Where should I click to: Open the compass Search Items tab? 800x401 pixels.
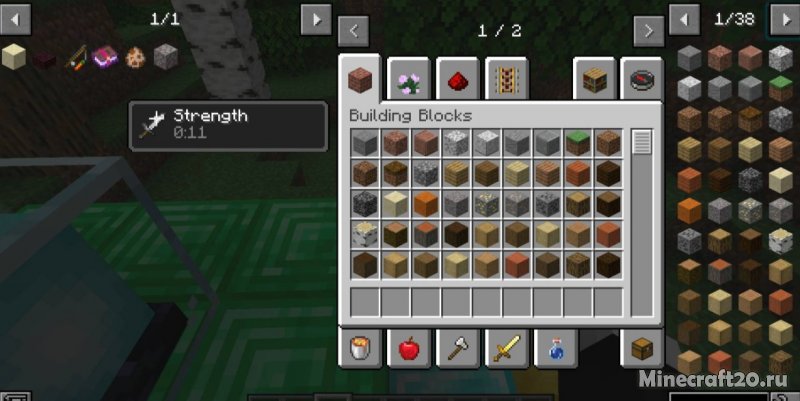pos(641,78)
